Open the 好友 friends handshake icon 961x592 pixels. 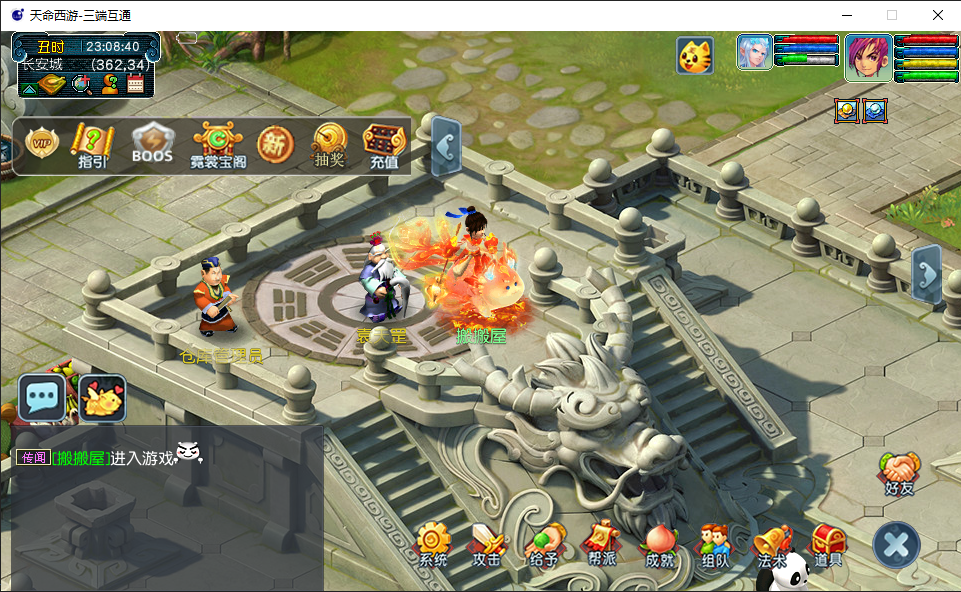pyautogui.click(x=900, y=474)
